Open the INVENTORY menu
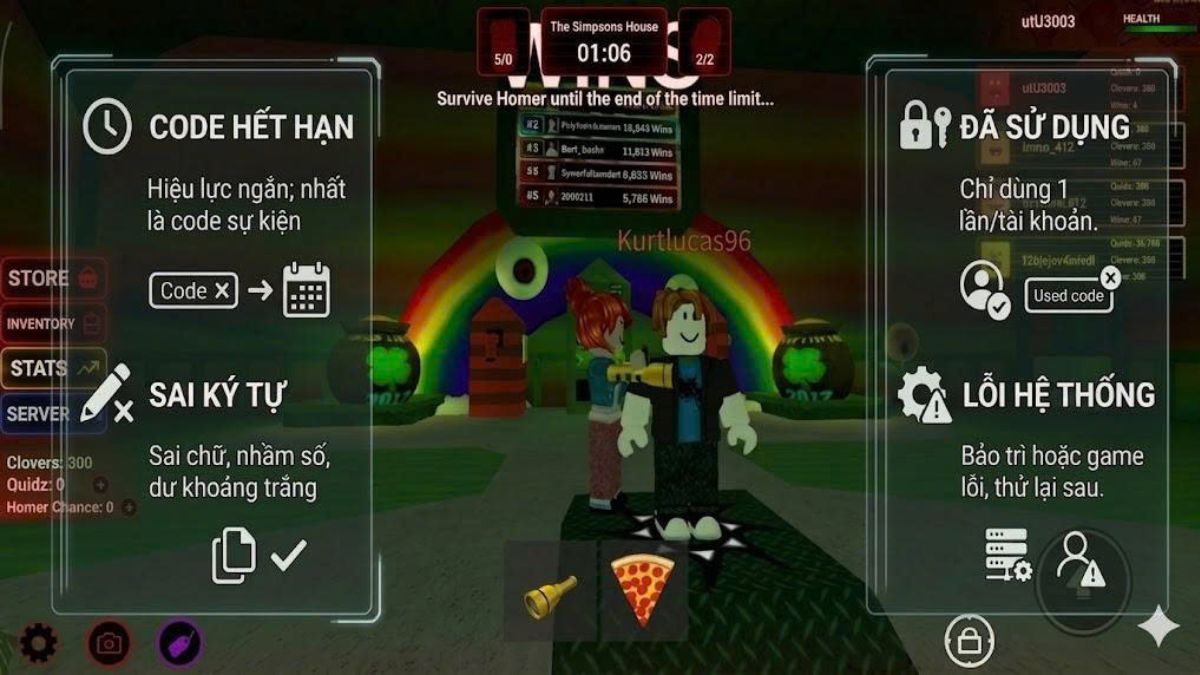1200x675 pixels. click(x=53, y=324)
